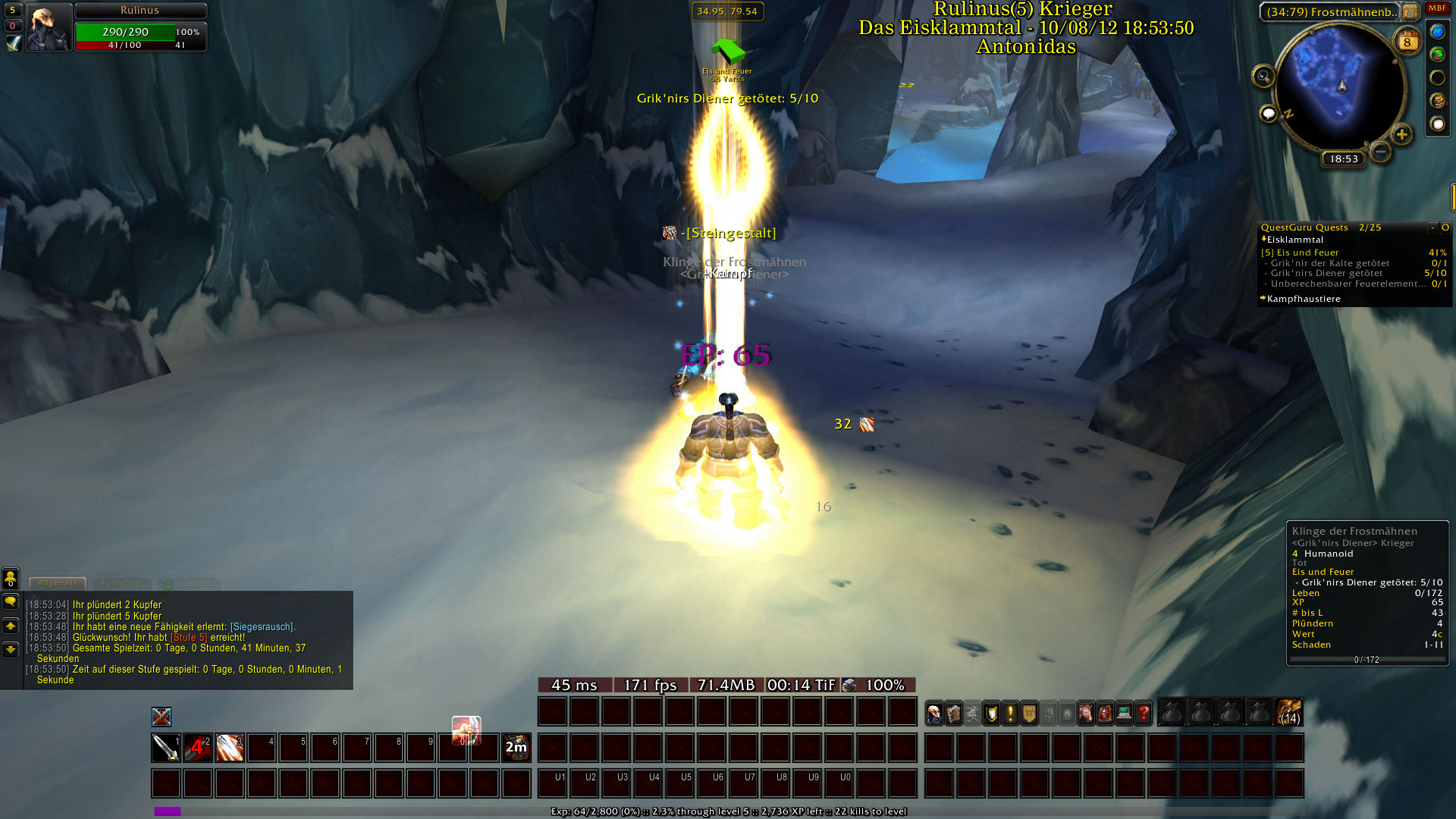This screenshot has width=1456, height=819.
Task: Open the spellbook micro button
Action: coord(953,714)
